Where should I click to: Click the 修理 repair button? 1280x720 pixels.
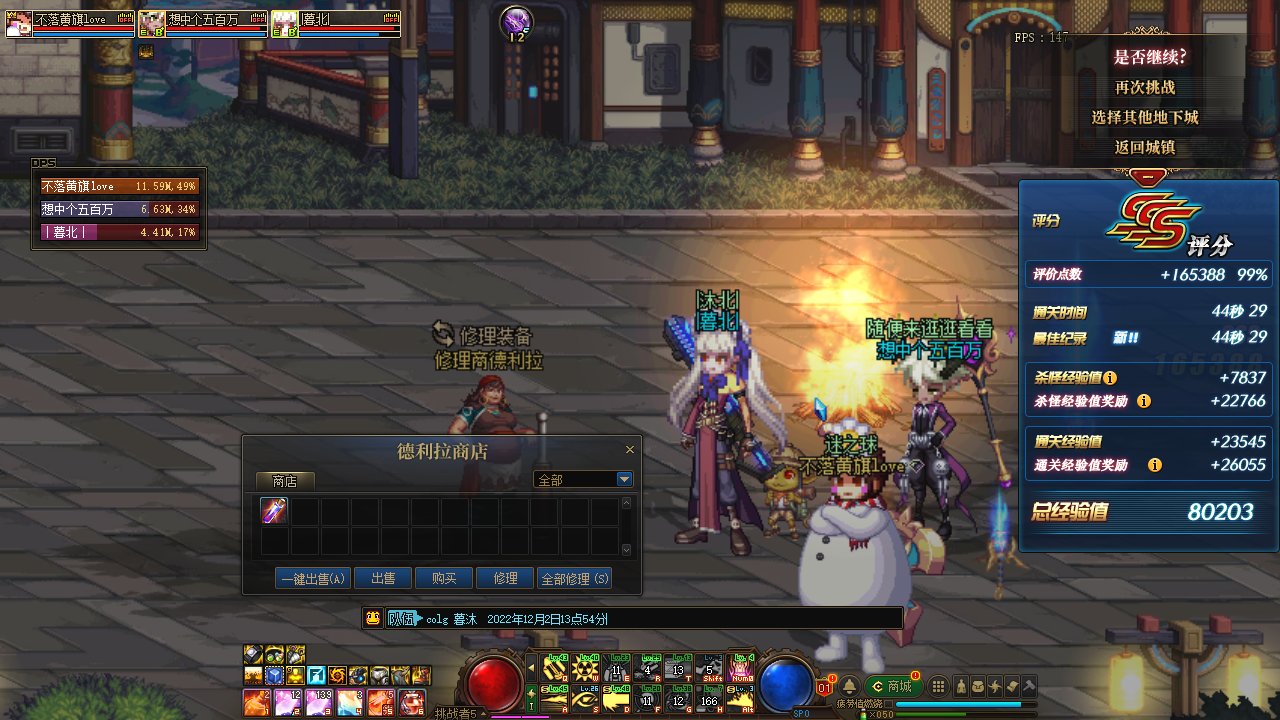pos(505,578)
